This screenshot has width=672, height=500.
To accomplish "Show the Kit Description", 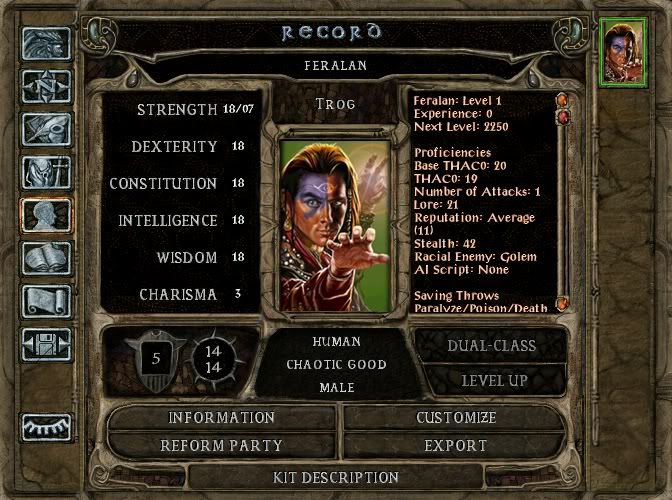I will [336, 478].
